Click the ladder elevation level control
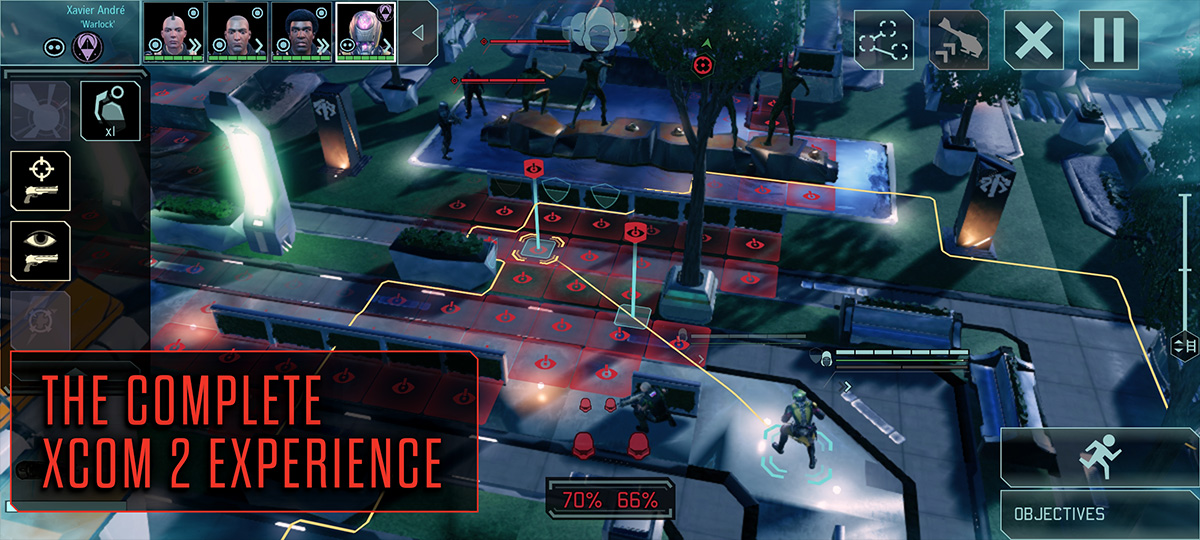Image resolution: width=1200 pixels, height=540 pixels. point(1183,346)
